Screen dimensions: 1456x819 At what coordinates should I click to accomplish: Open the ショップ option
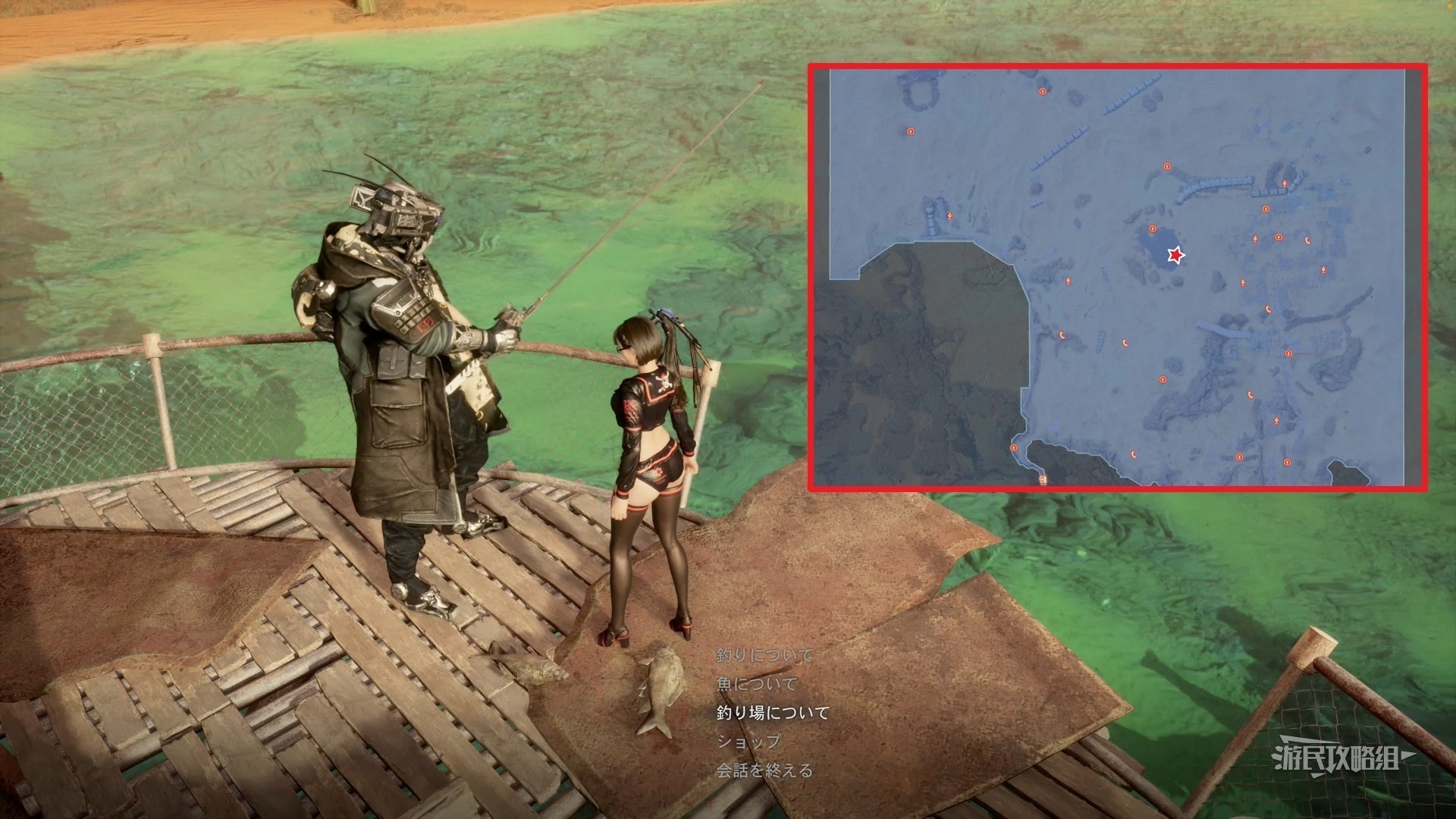click(x=748, y=742)
